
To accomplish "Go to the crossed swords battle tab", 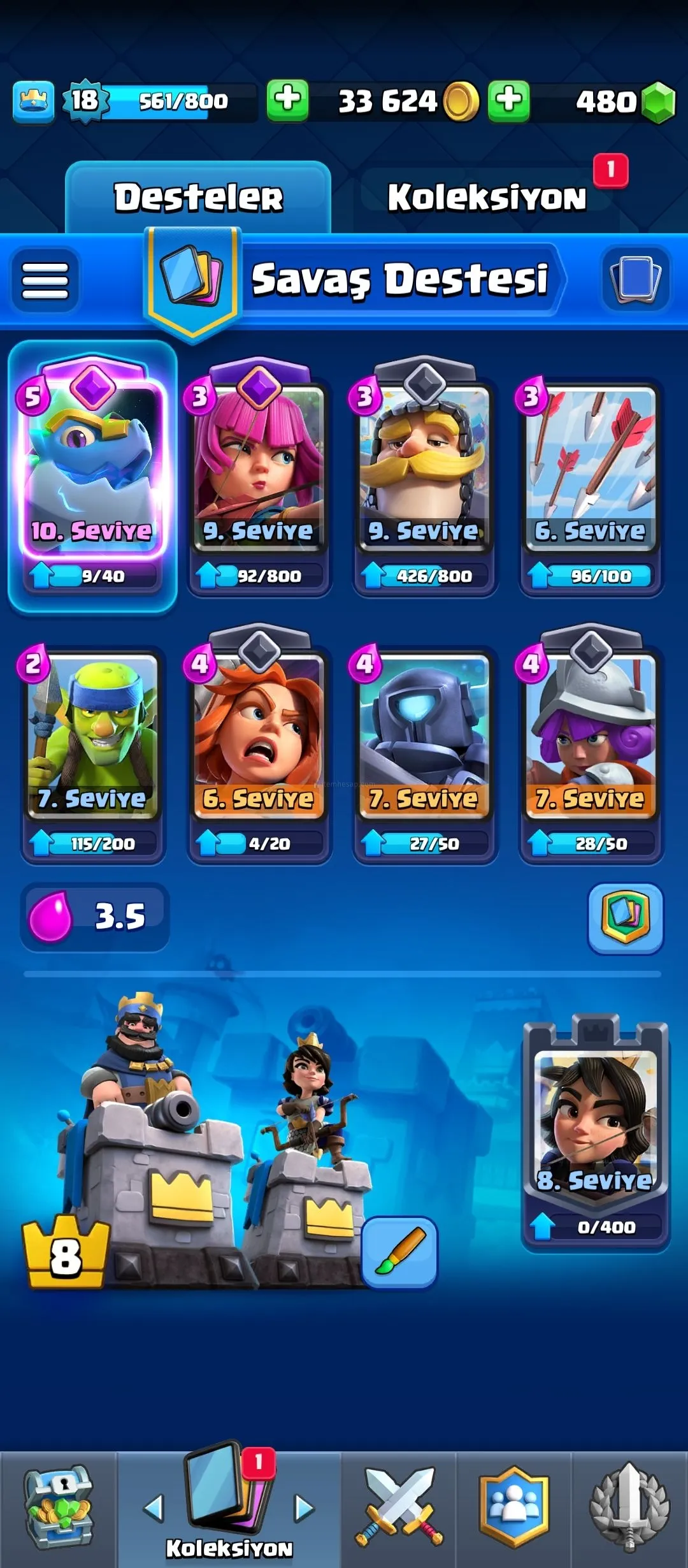I will coord(399,1507).
